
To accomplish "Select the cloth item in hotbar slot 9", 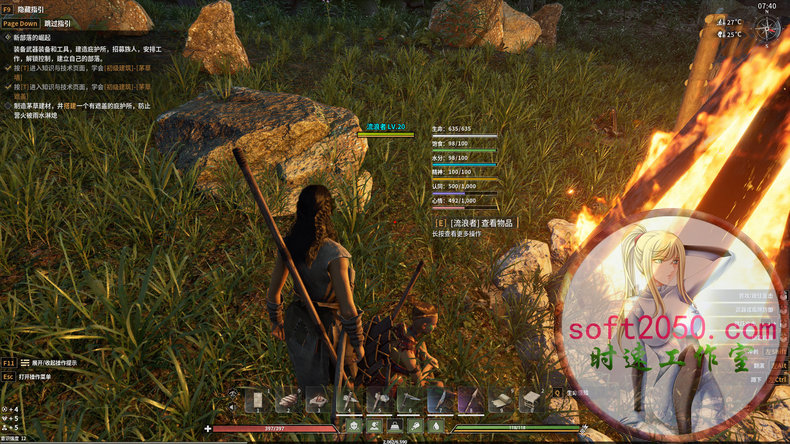I will (499, 400).
